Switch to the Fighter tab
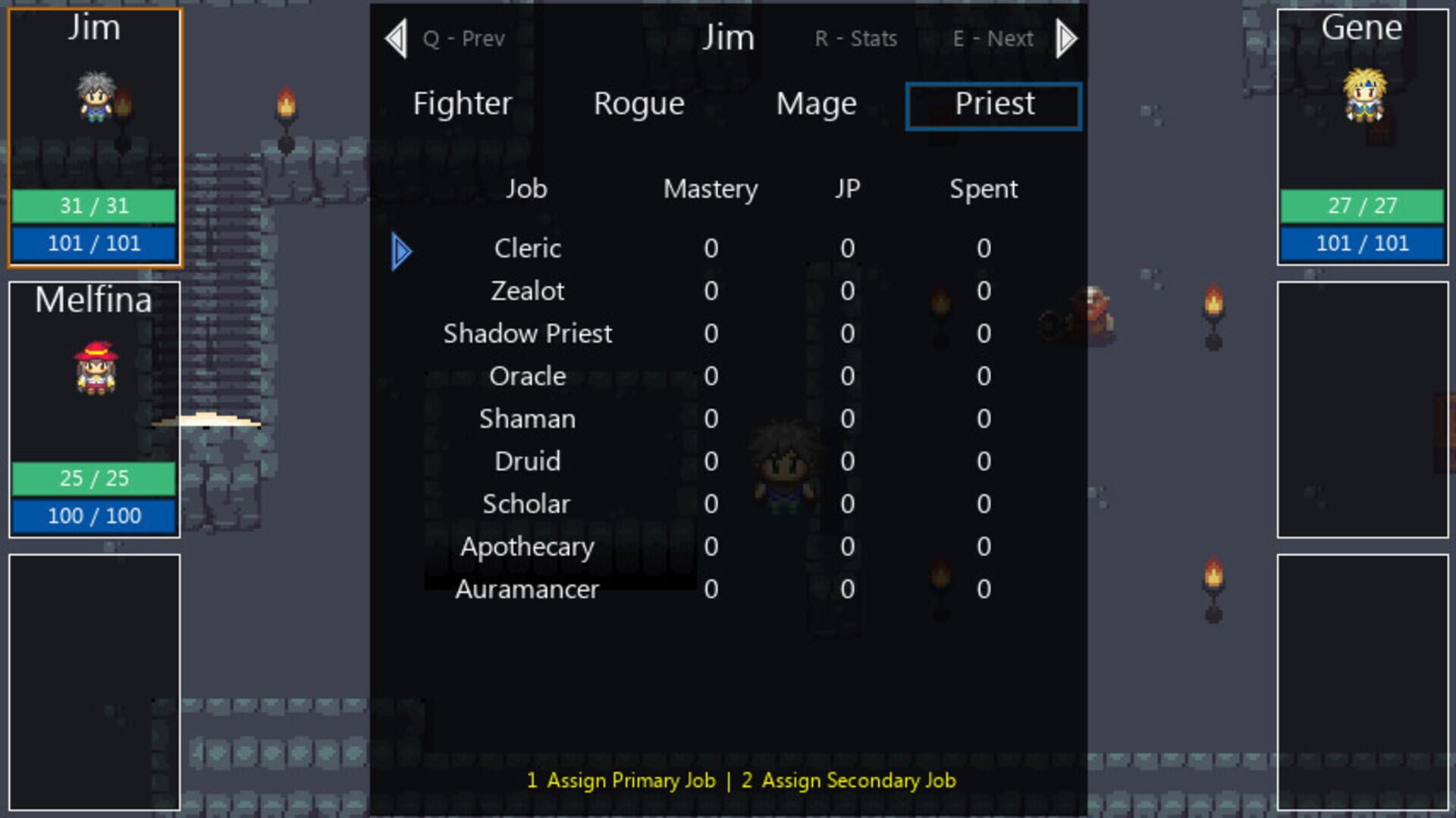 [461, 105]
